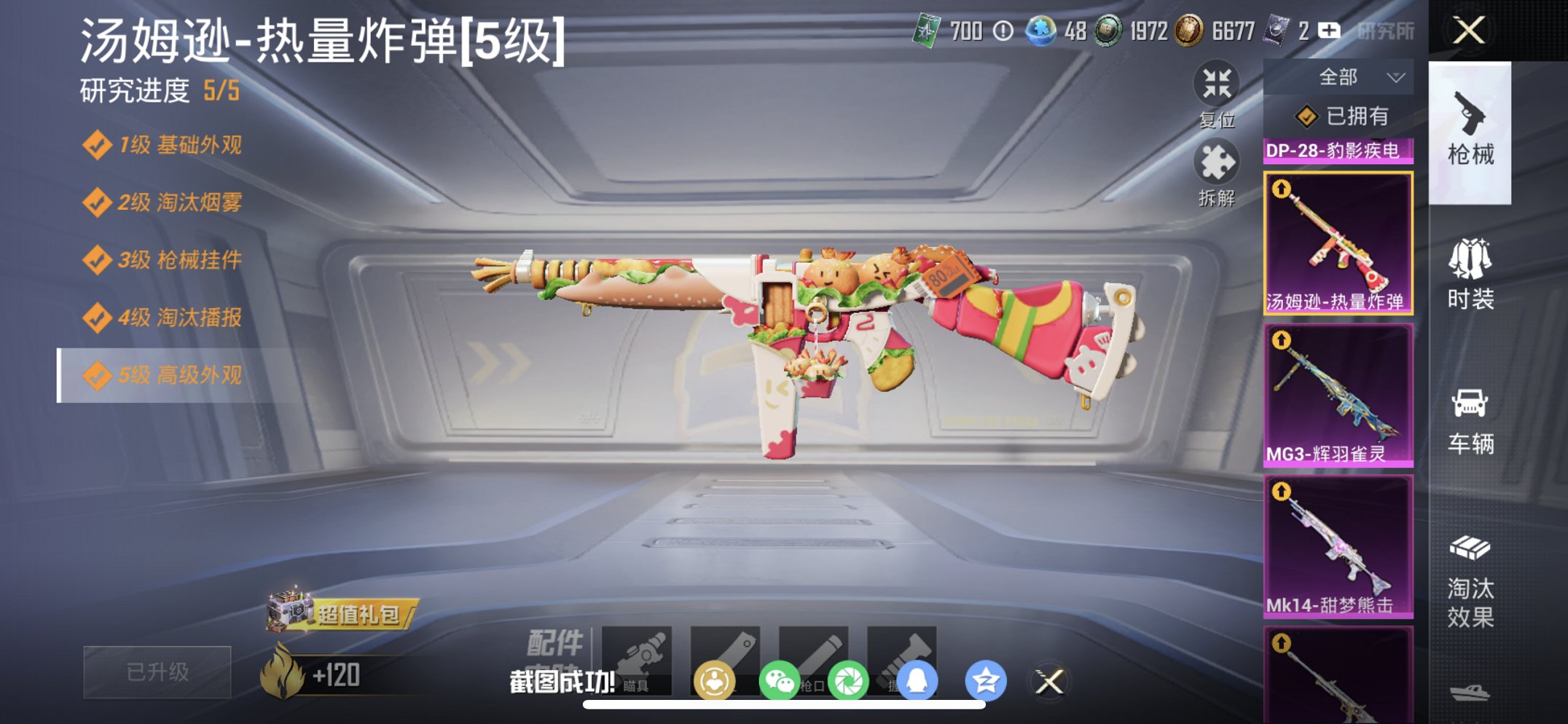This screenshot has height=724, width=1568.
Task: Tap the green aperture share icon
Action: 850,678
